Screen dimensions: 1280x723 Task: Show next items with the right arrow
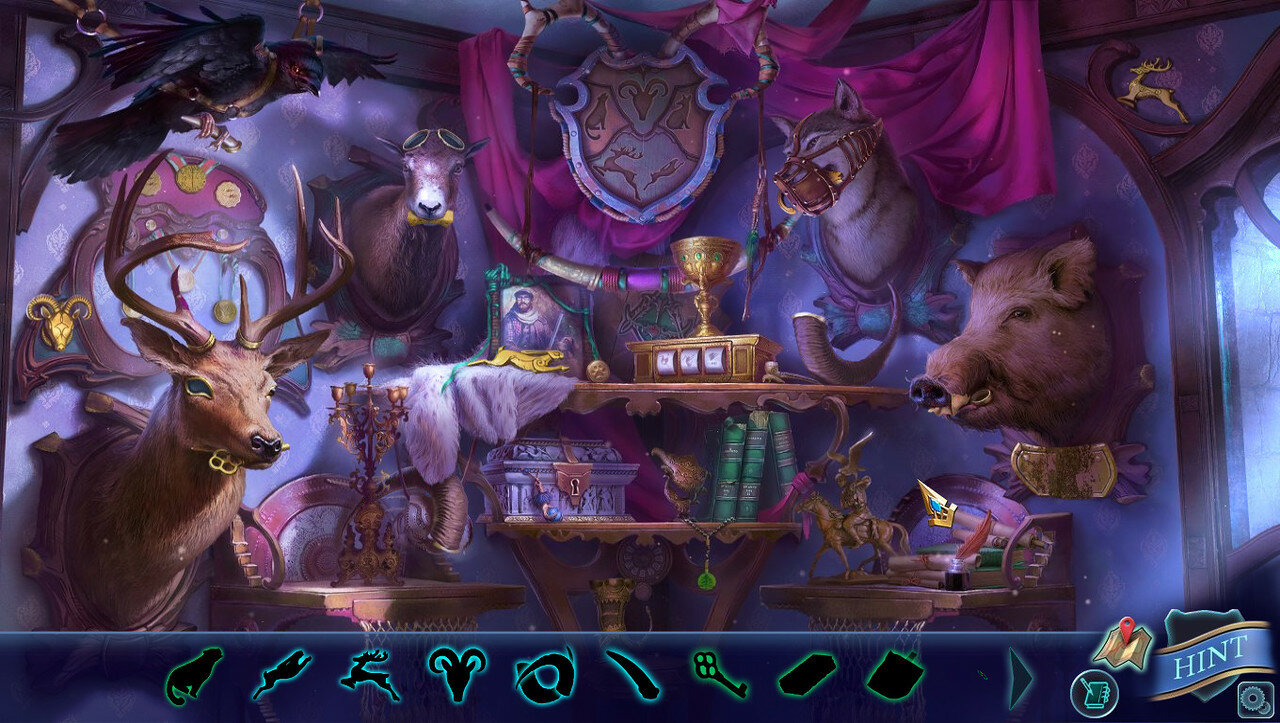tap(1019, 677)
